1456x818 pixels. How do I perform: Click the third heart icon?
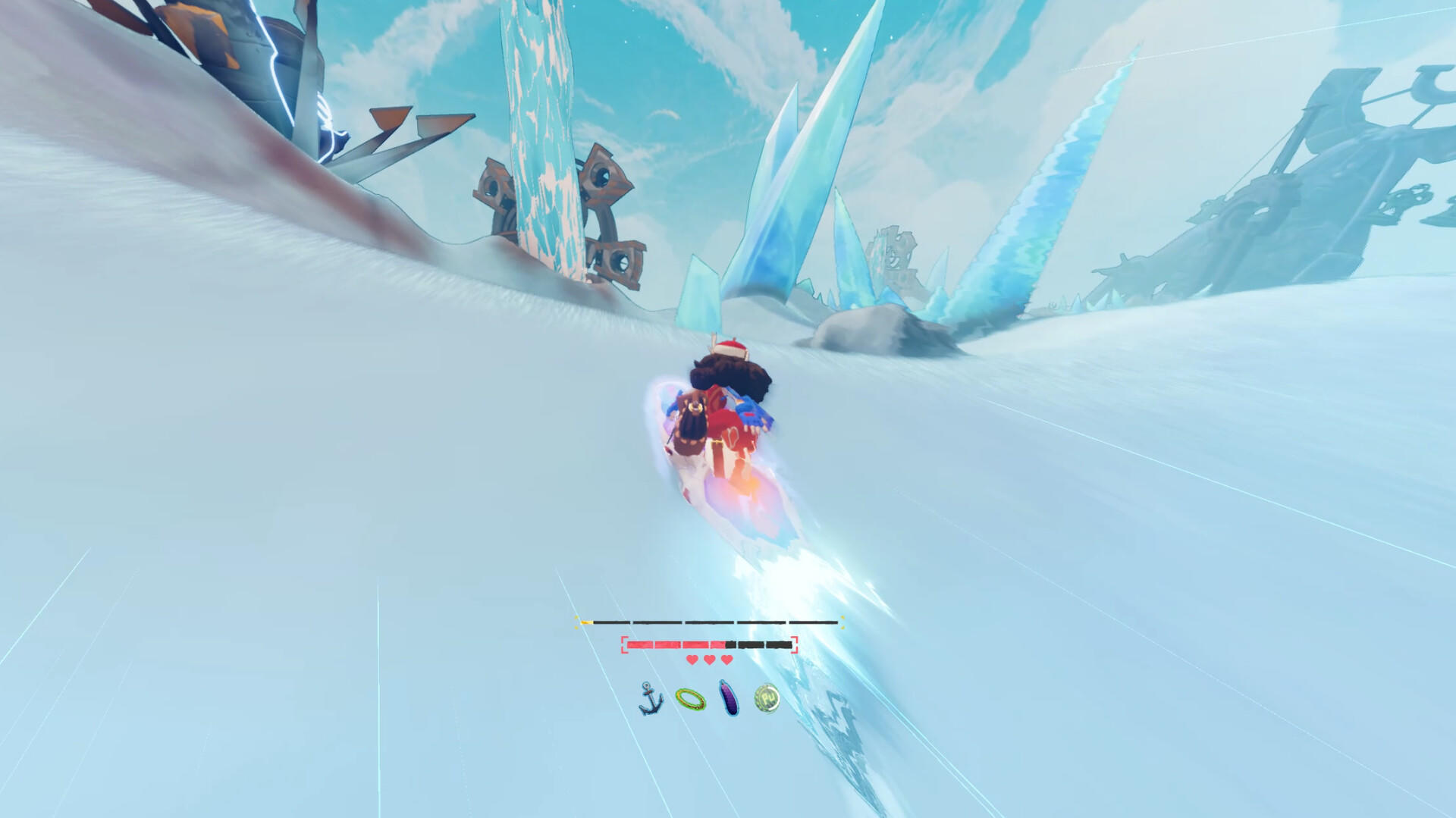[x=726, y=660]
